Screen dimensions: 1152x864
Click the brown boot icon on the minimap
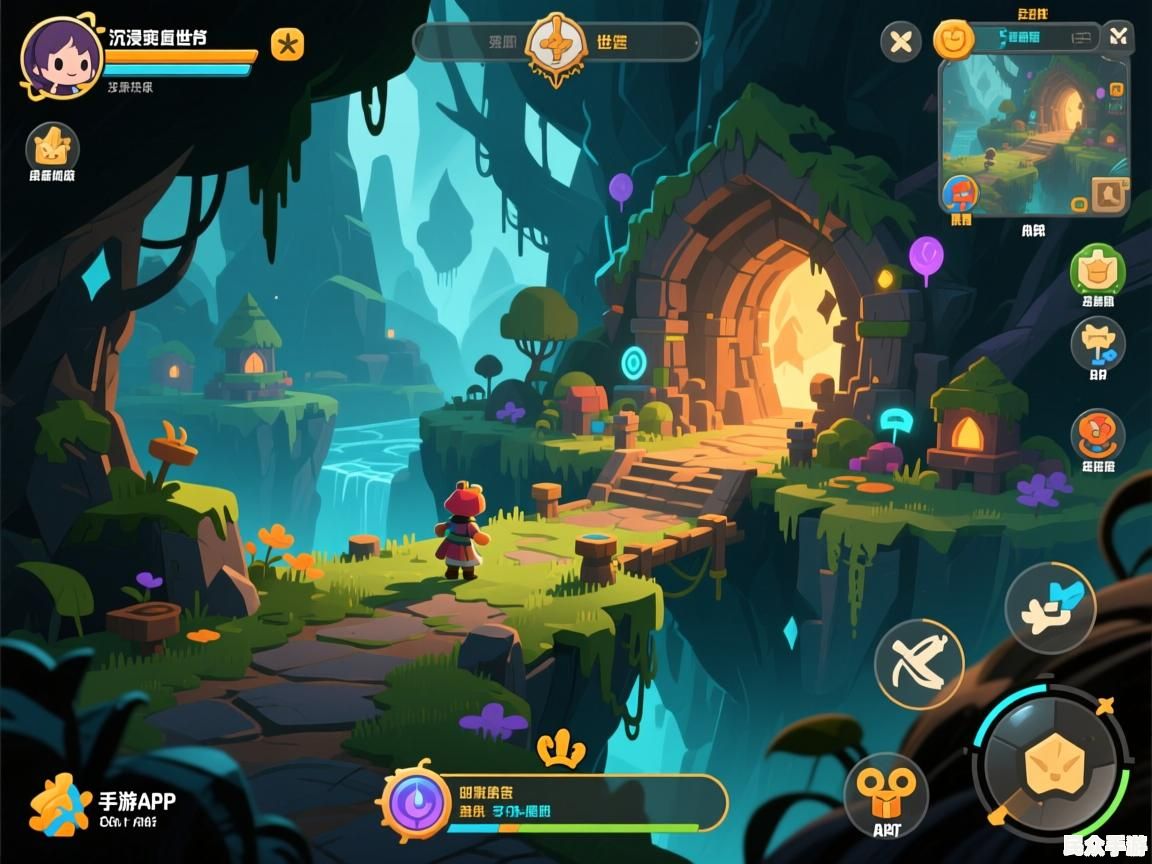pos(1107,193)
